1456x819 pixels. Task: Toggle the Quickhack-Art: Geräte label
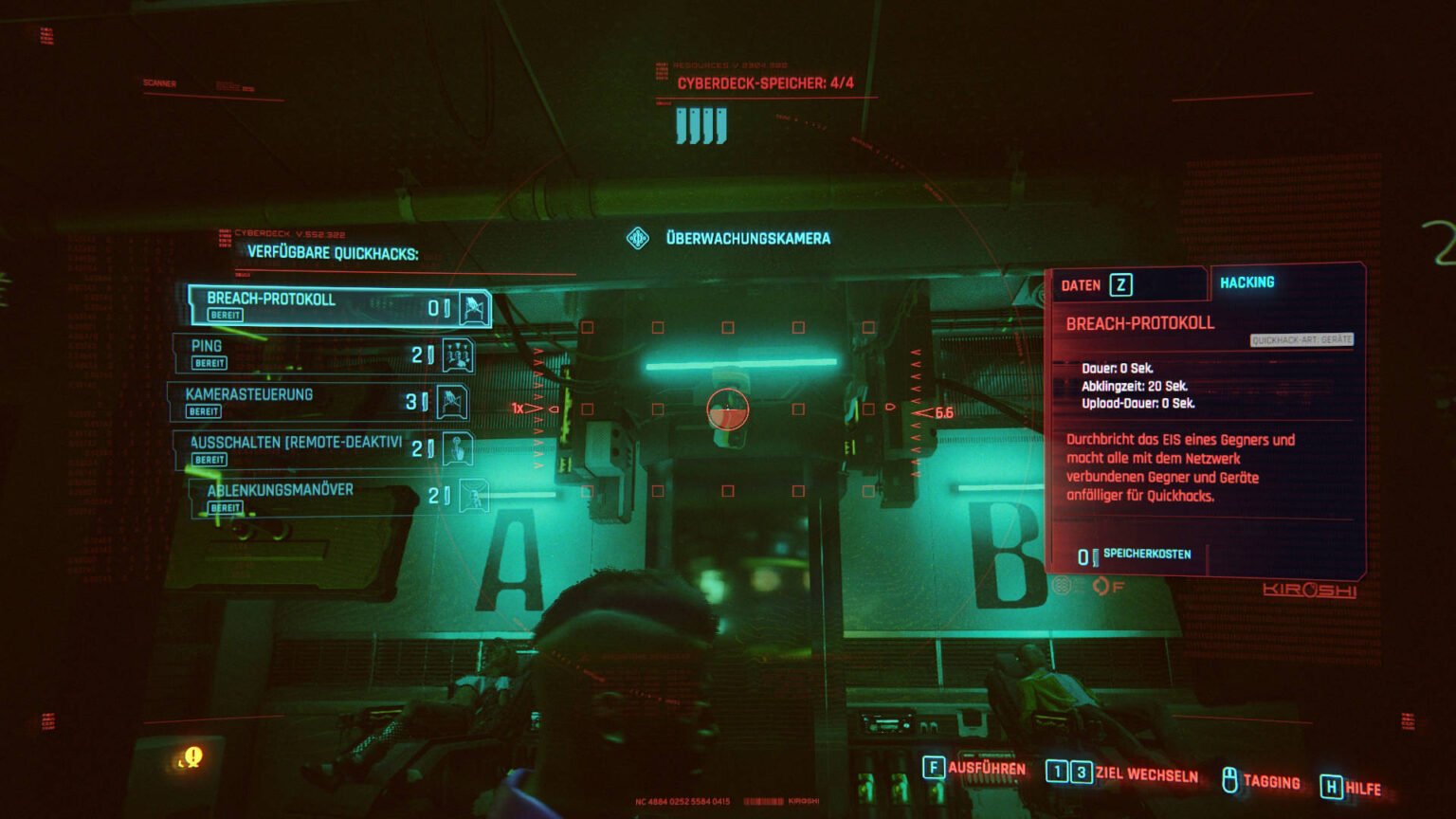coord(1302,339)
